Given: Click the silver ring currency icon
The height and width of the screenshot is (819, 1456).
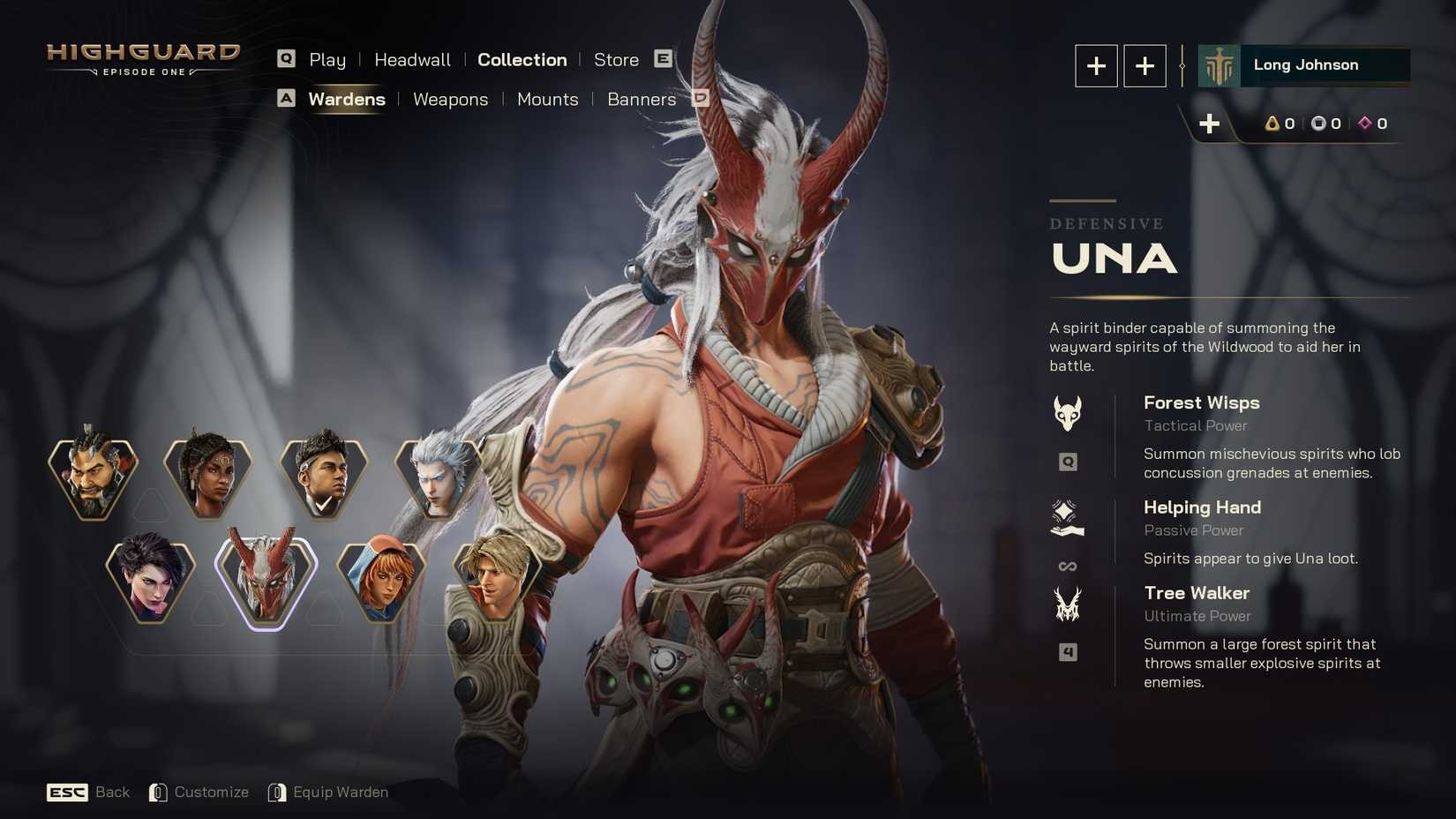Looking at the screenshot, I should coord(1319,124).
